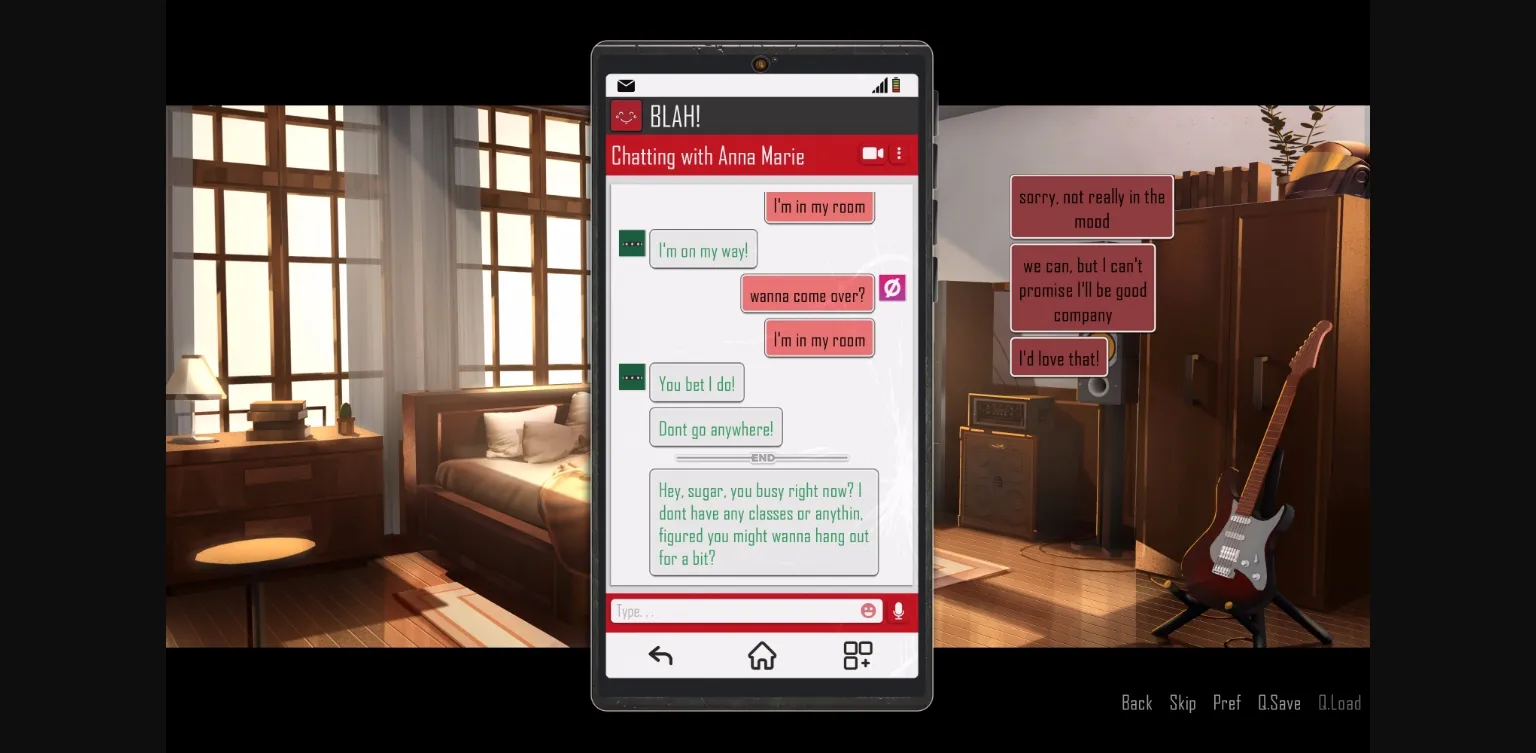Click Skip in the bottom game menu

(x=1182, y=703)
